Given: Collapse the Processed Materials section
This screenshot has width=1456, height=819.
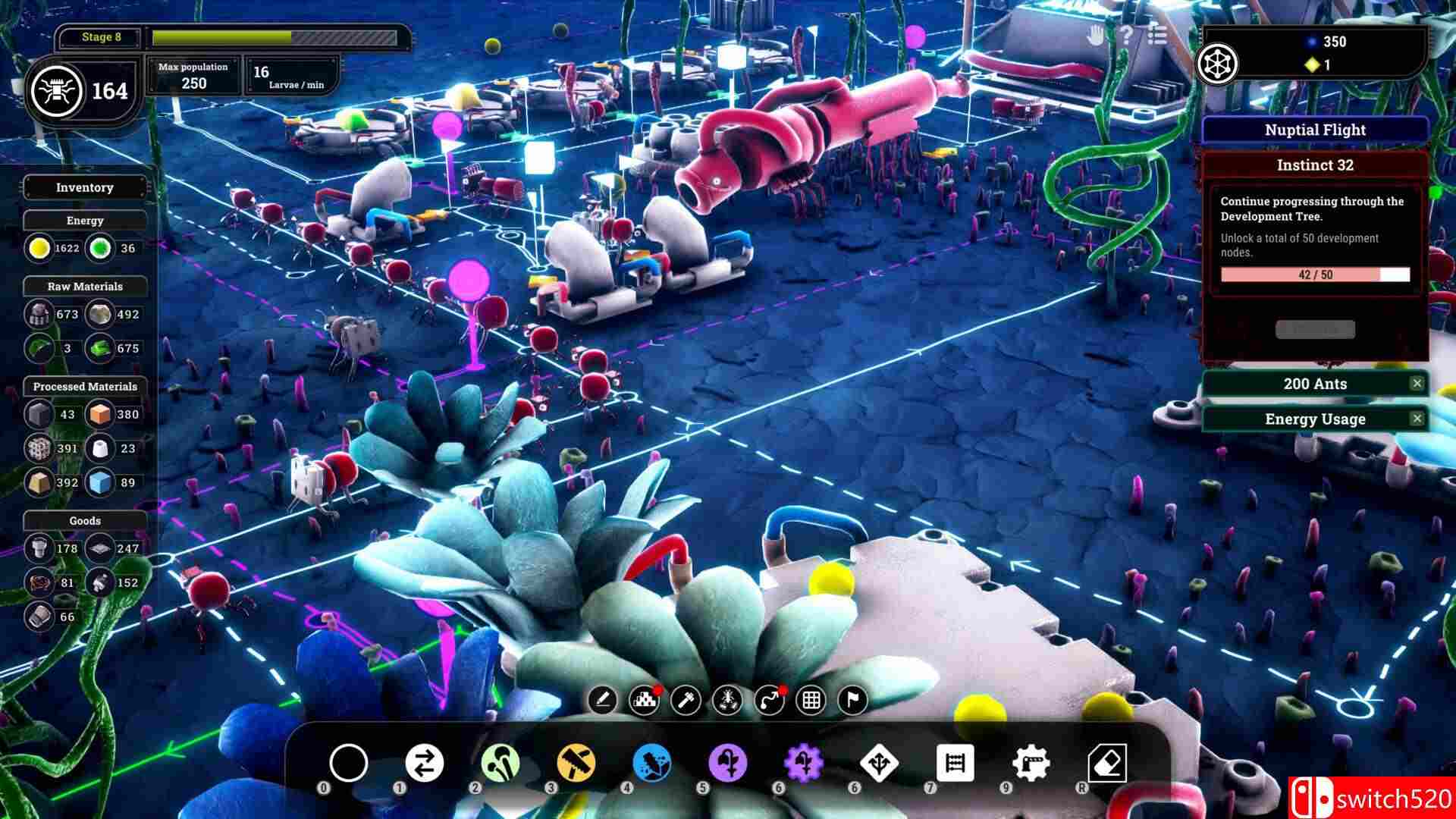Looking at the screenshot, I should pos(85,387).
